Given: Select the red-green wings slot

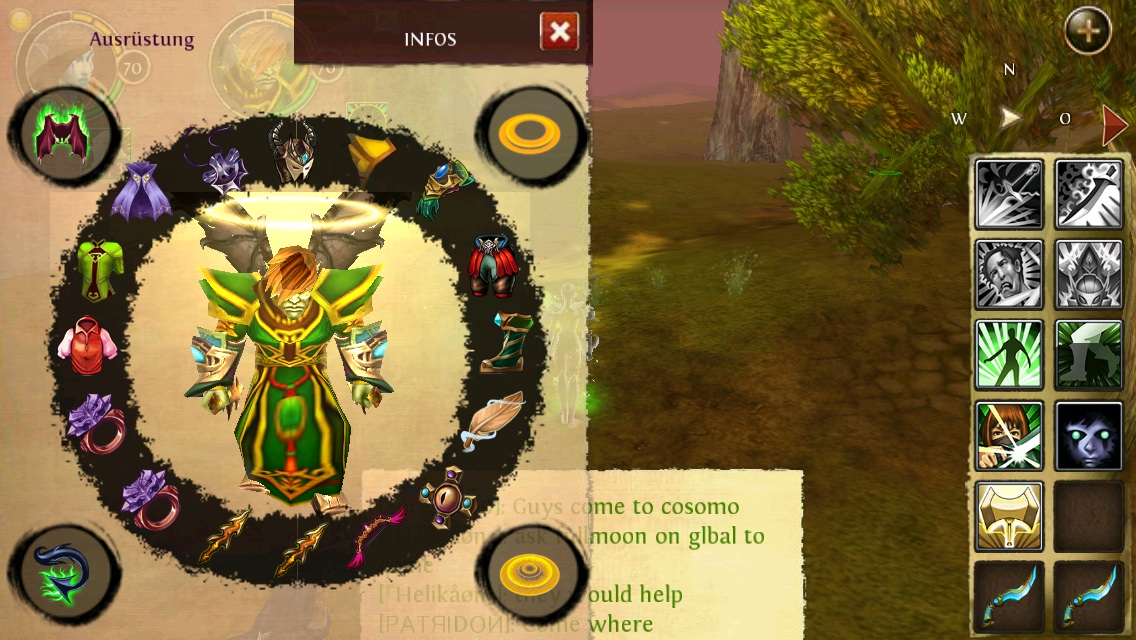Looking at the screenshot, I should (x=63, y=138).
